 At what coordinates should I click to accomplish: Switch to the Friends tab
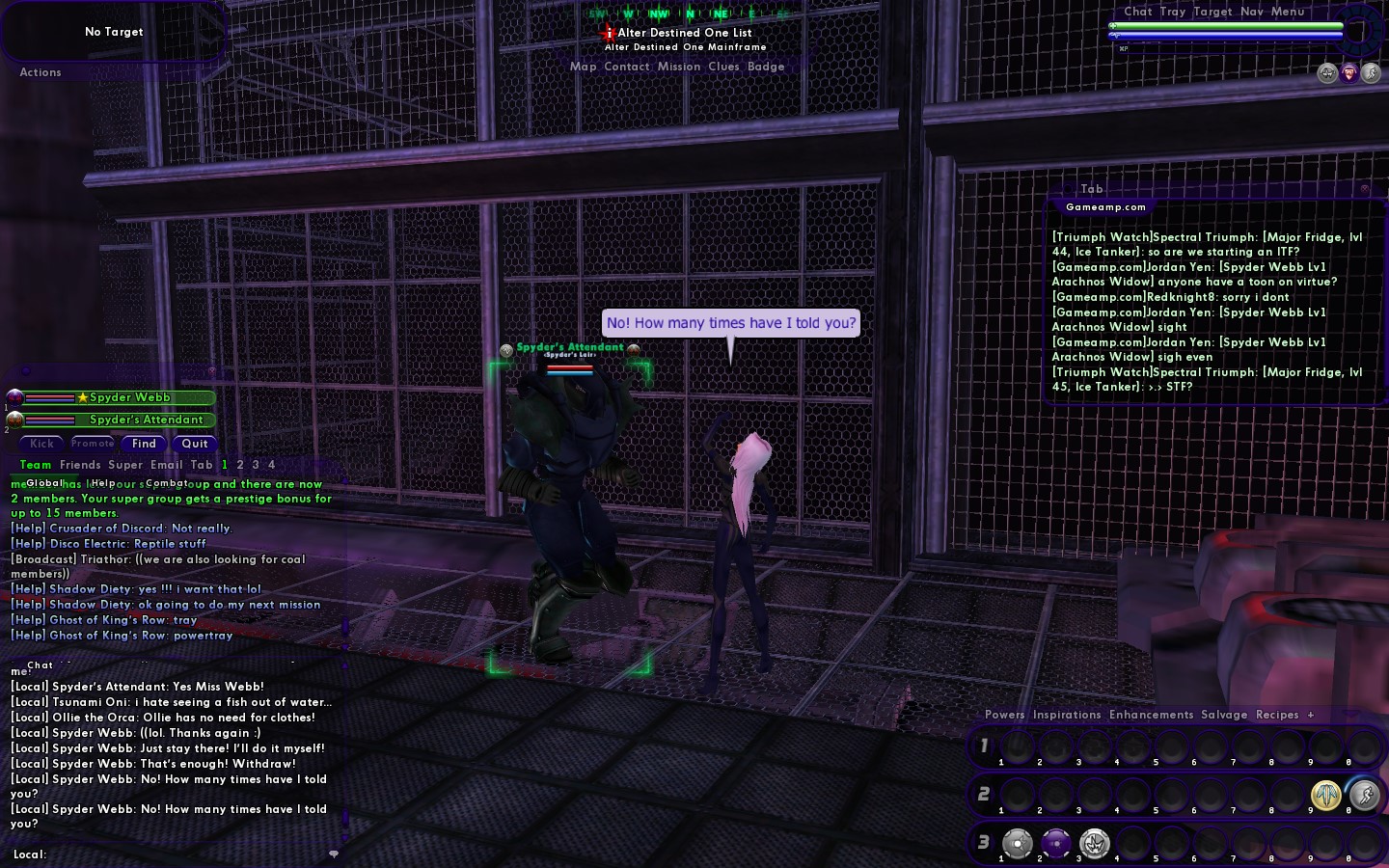[80, 465]
